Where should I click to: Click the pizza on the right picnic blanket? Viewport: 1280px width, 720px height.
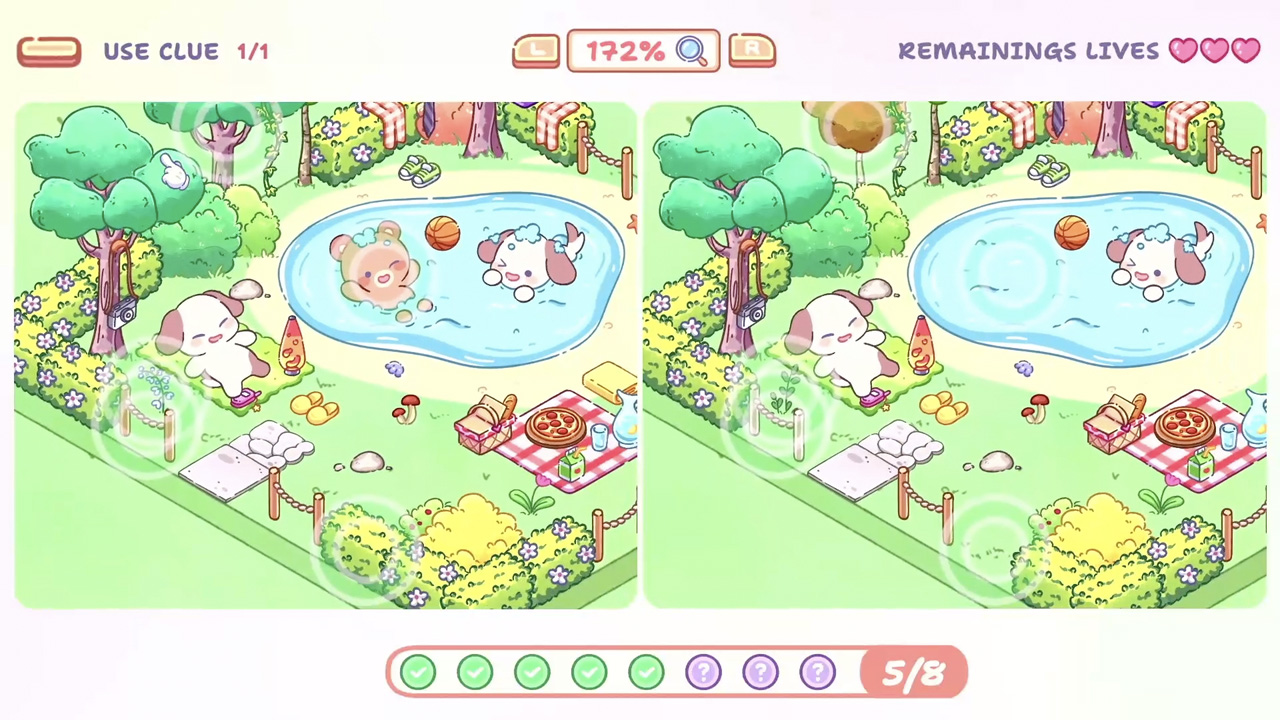1185,425
